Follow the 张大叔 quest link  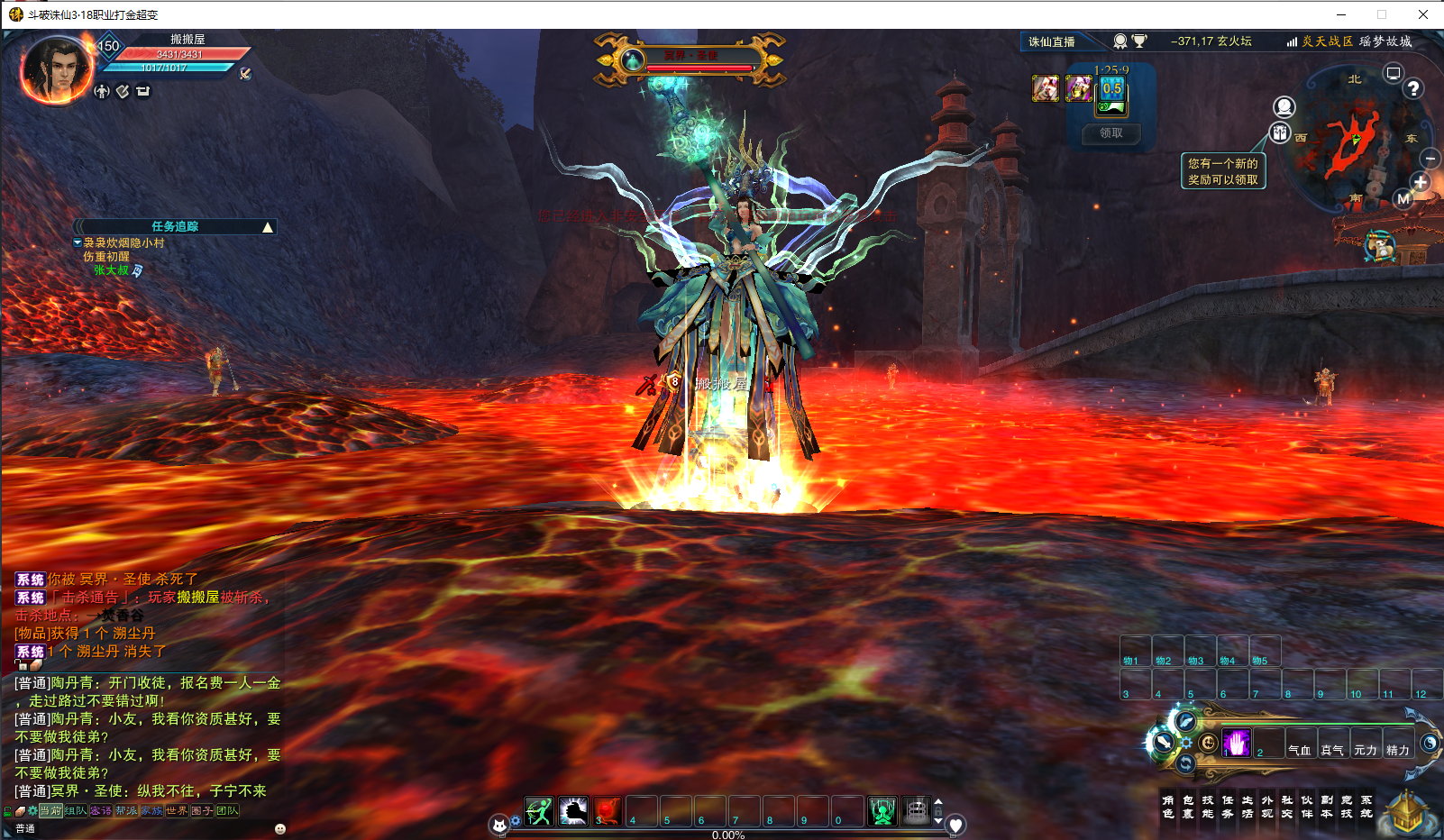pyautogui.click(x=112, y=270)
